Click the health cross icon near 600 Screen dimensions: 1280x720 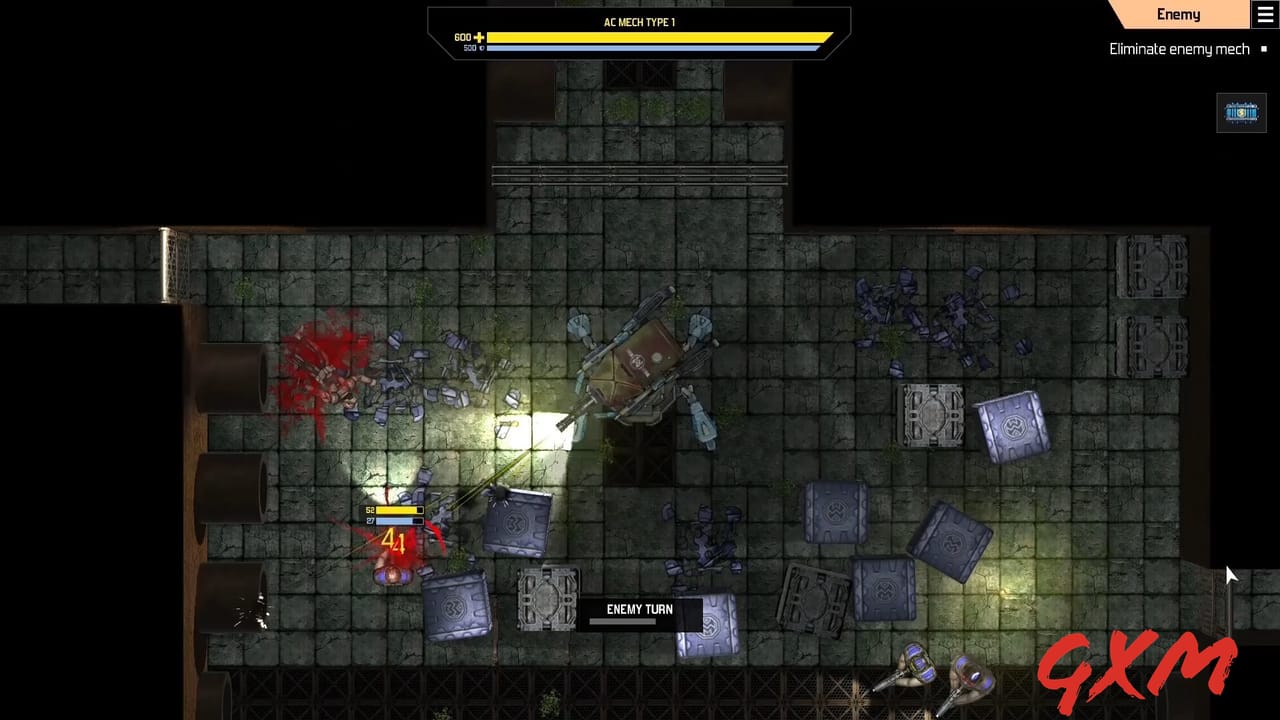click(478, 37)
